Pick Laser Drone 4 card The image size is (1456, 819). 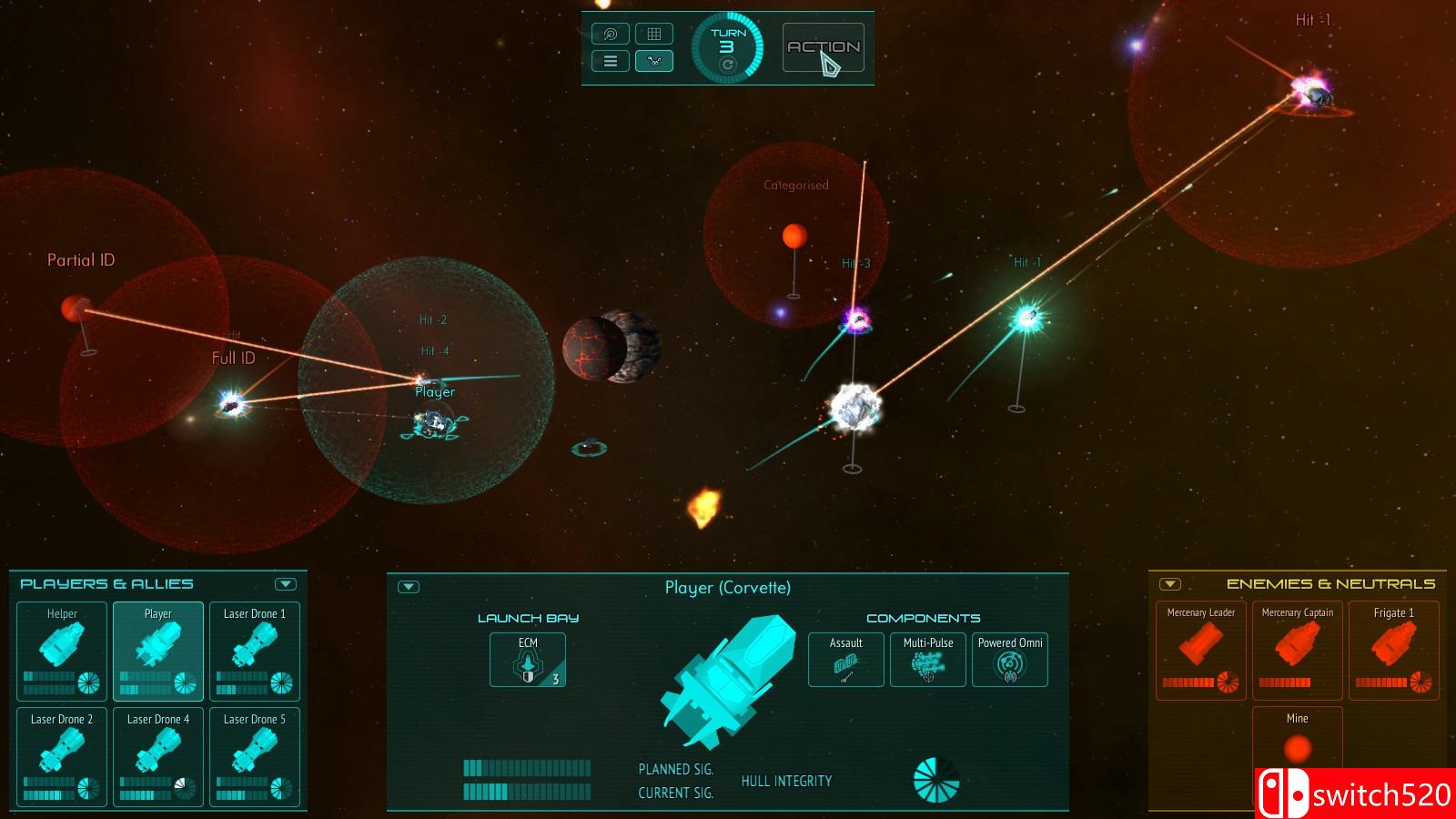tap(158, 756)
